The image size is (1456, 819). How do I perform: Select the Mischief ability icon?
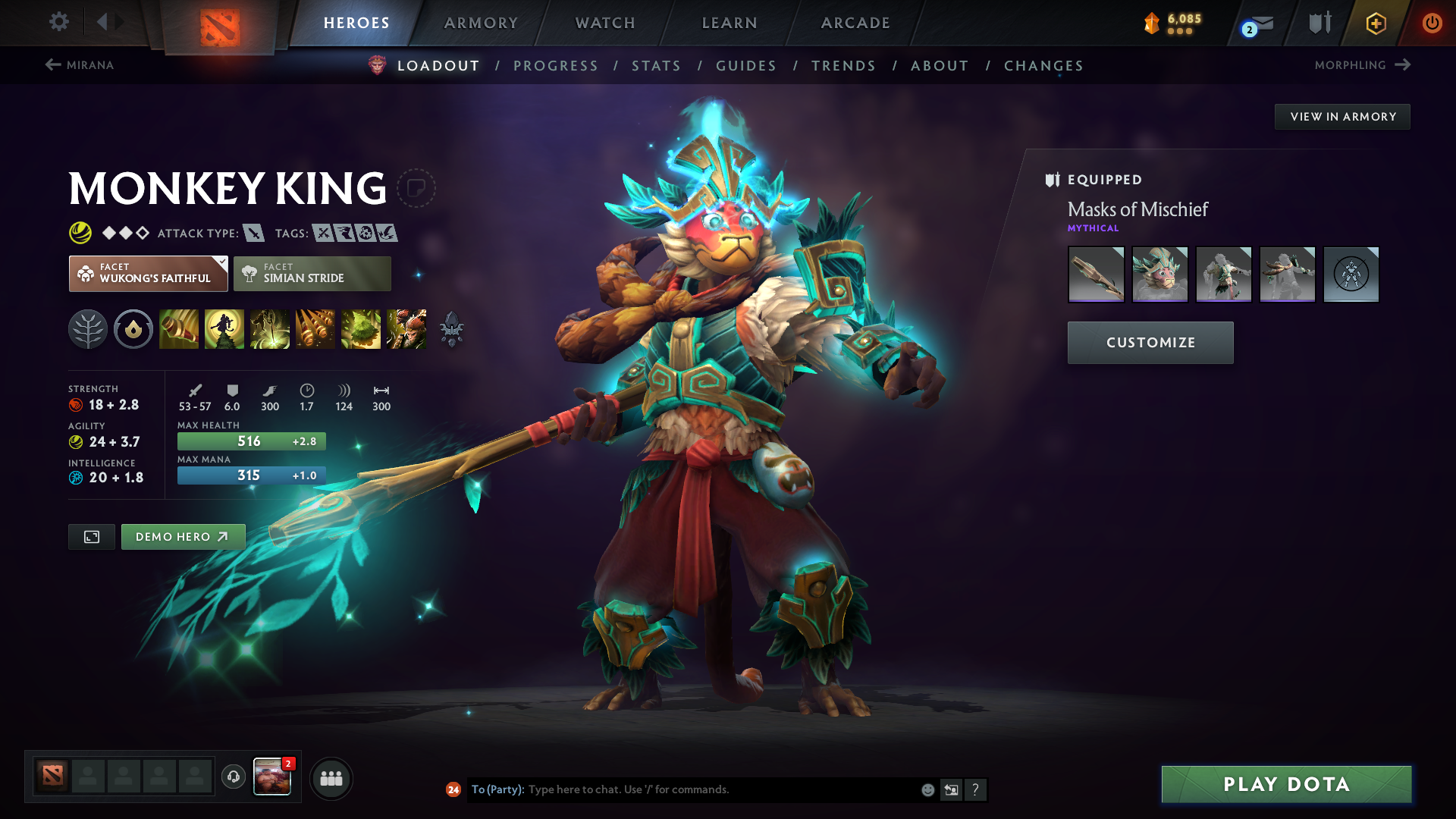361,329
